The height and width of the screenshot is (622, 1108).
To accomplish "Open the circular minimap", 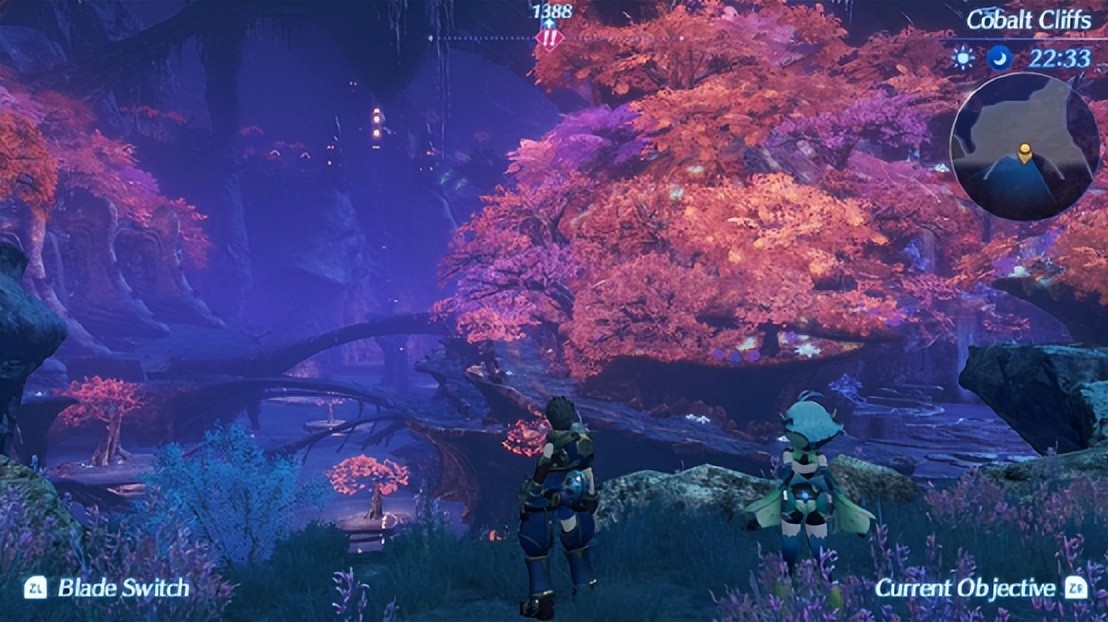I will pyautogui.click(x=1023, y=146).
